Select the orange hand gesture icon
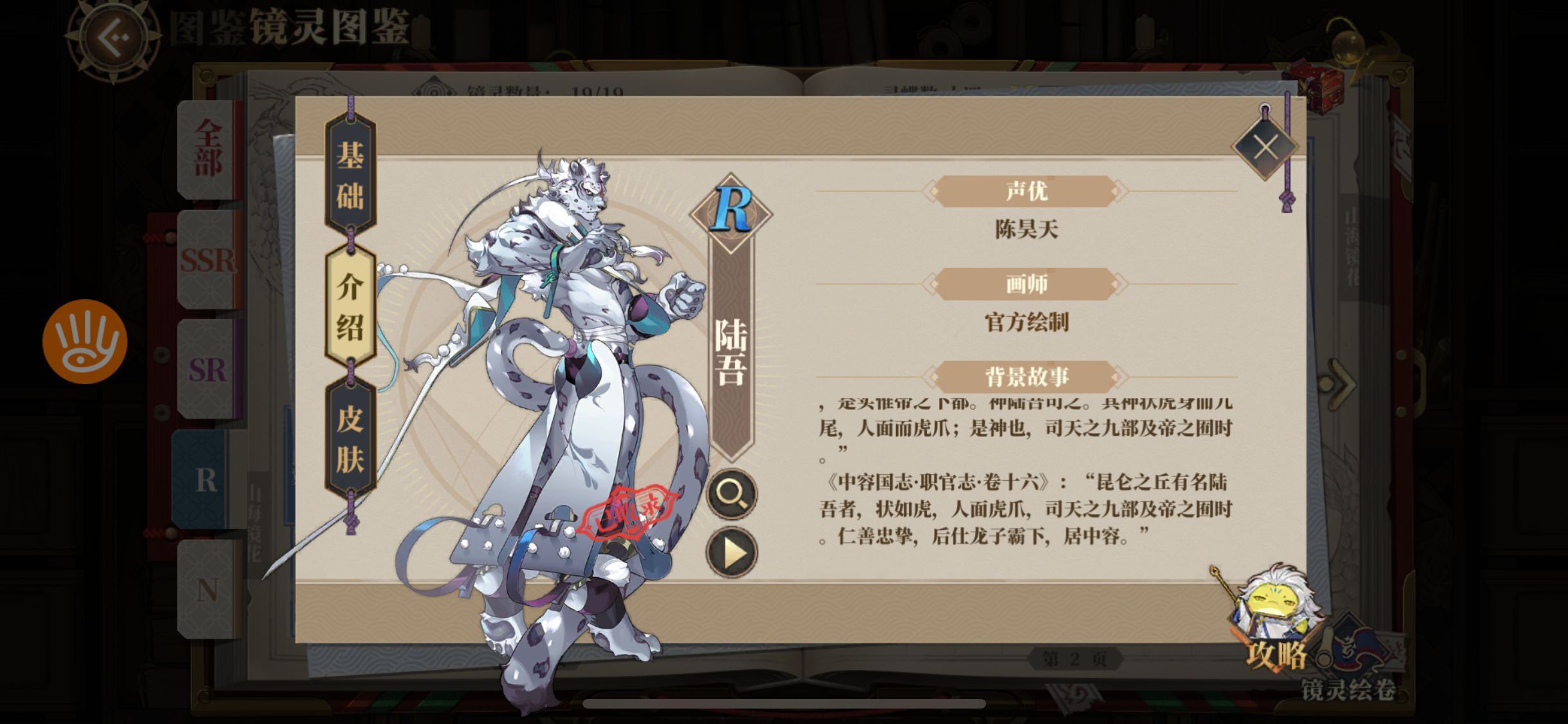Screen dimensions: 1568x724 pos(84,340)
